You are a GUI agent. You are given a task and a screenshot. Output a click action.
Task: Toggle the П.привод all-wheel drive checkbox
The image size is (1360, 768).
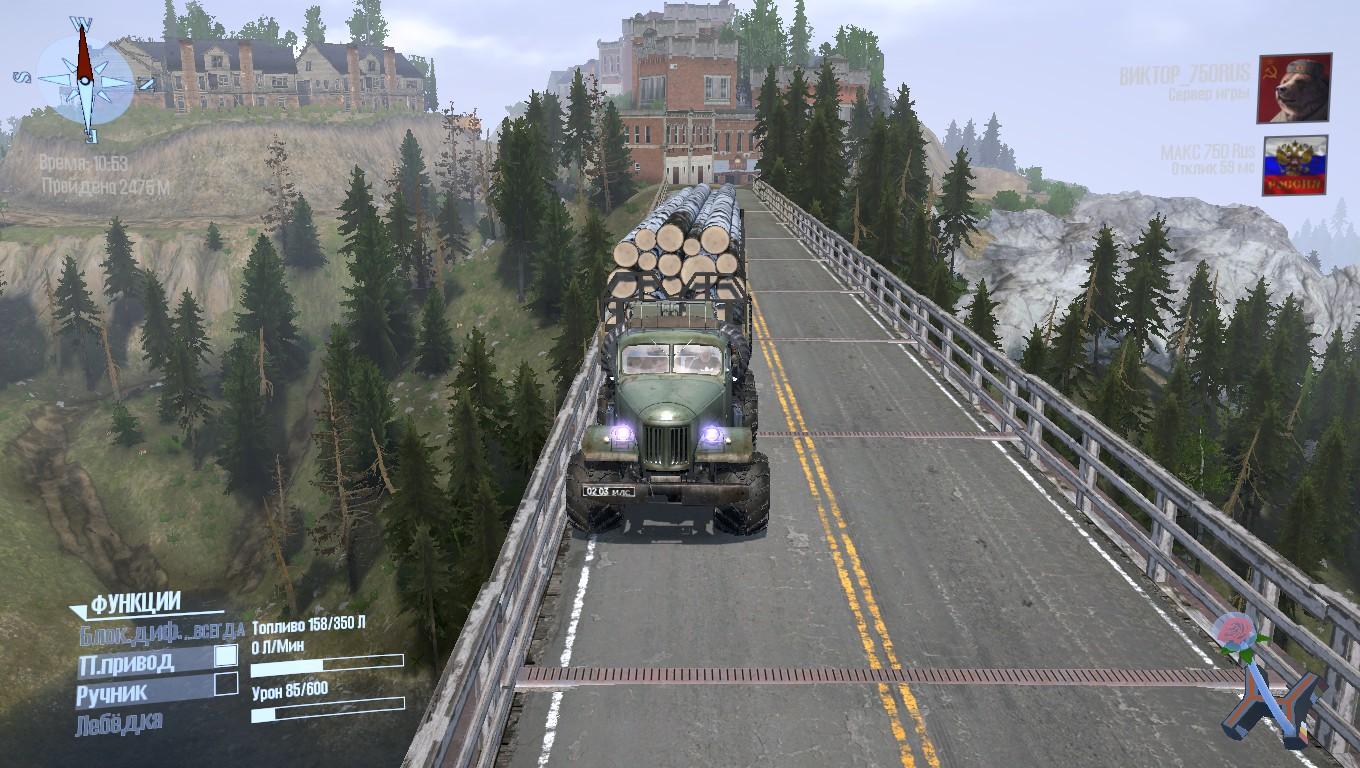click(x=227, y=656)
